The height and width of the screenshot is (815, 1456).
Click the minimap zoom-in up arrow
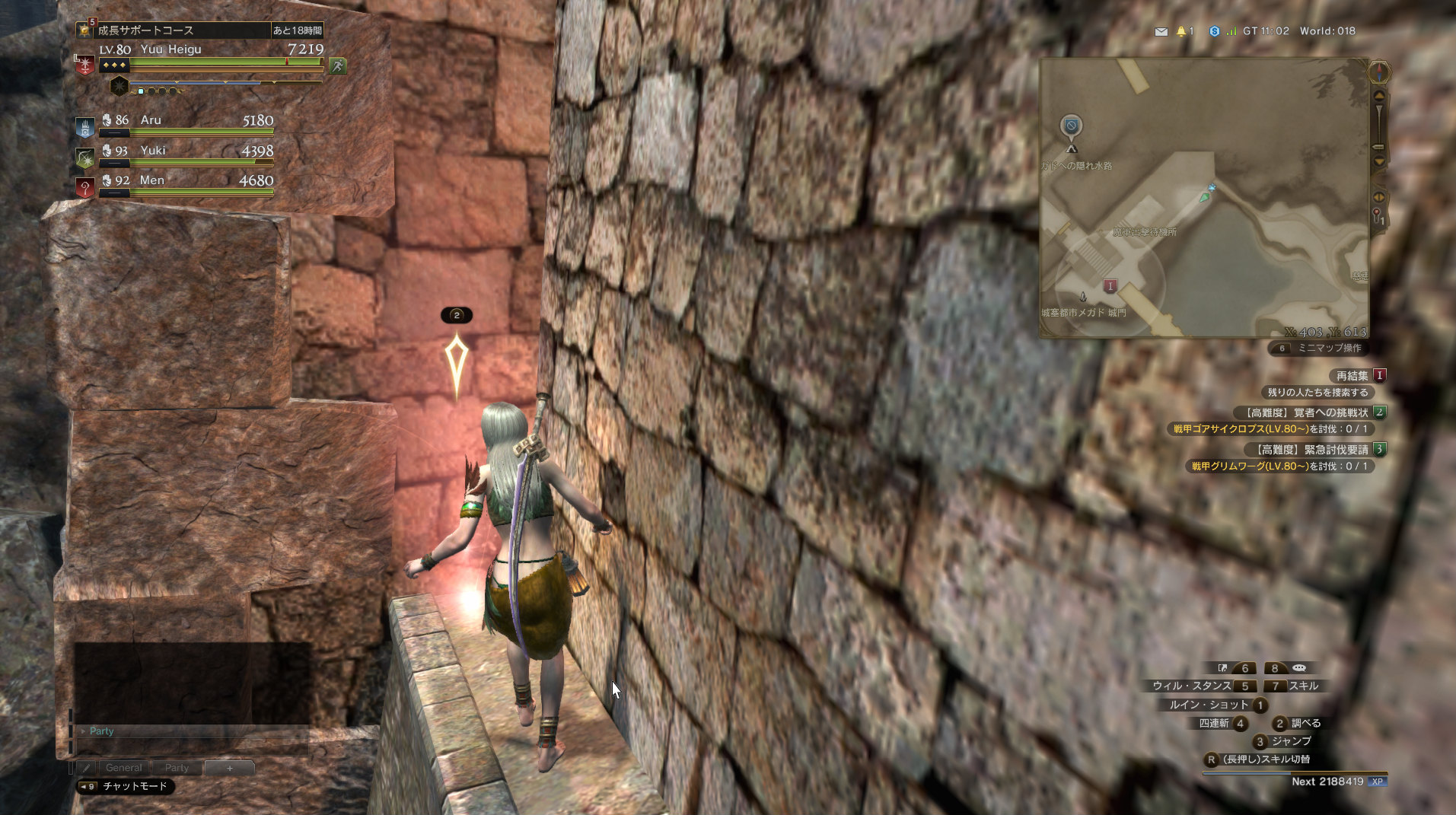tap(1378, 97)
